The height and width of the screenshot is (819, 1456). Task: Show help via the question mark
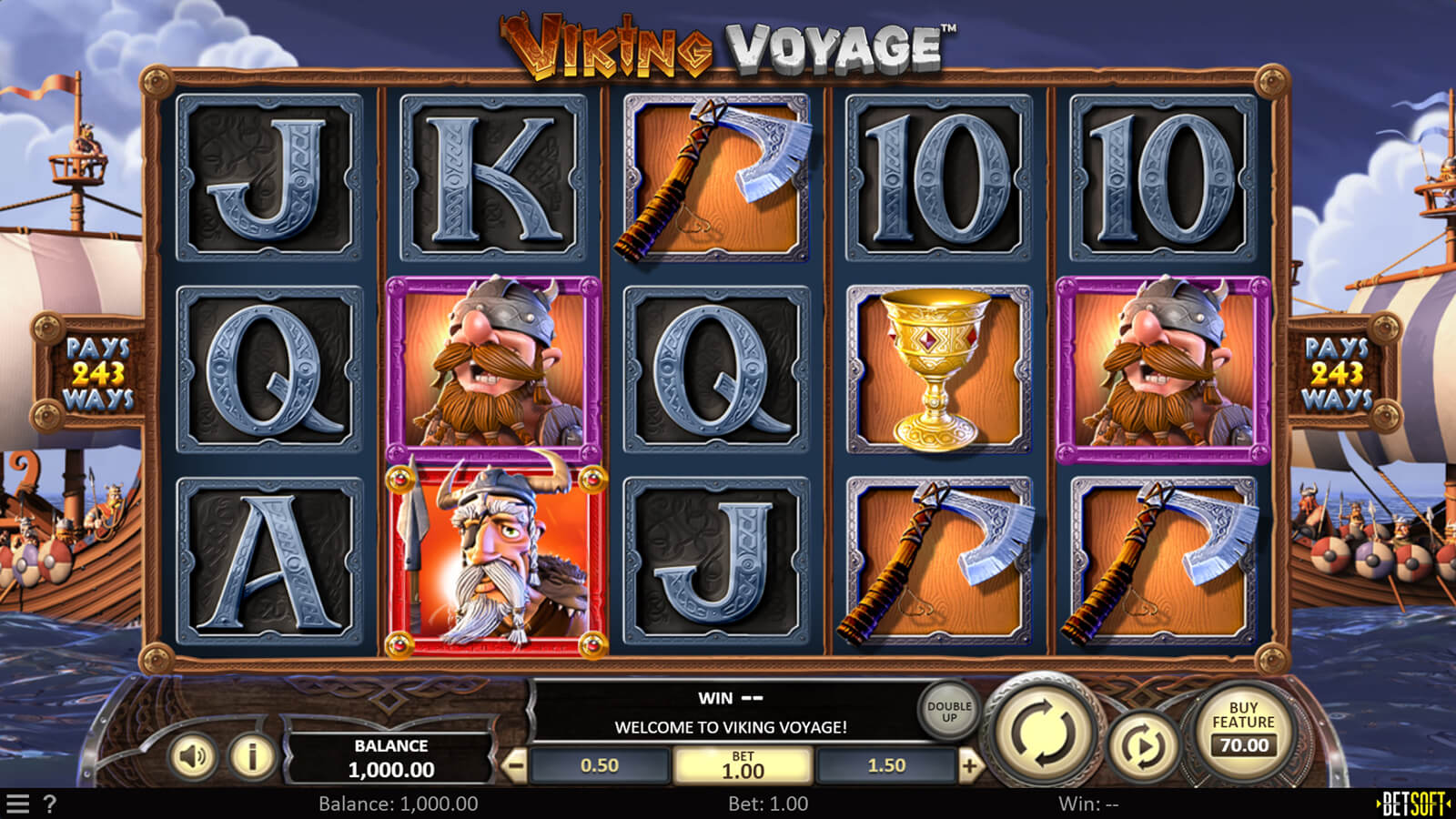pos(50,804)
